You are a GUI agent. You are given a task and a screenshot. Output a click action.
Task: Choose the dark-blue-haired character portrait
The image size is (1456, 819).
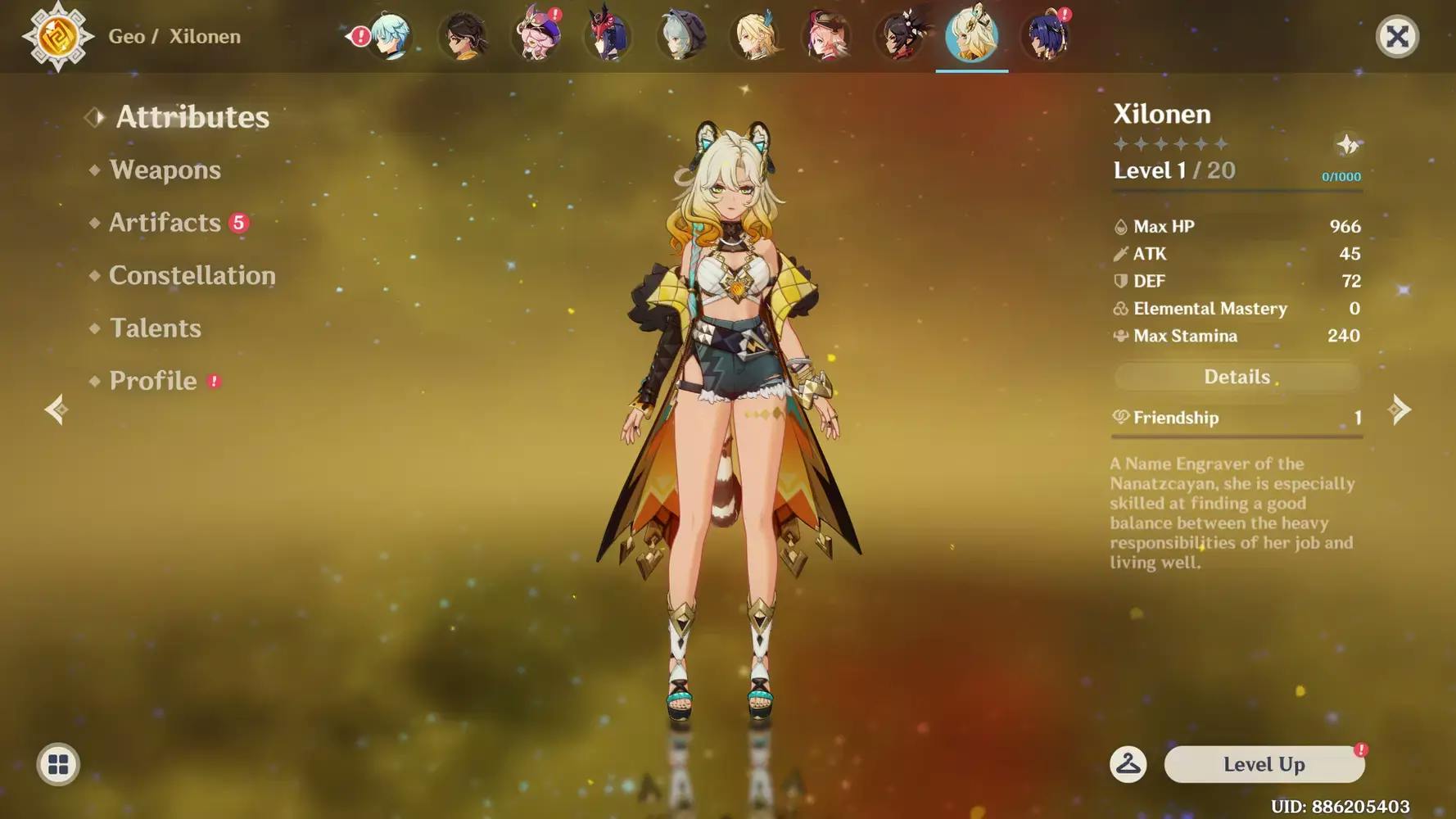[x=1046, y=36]
